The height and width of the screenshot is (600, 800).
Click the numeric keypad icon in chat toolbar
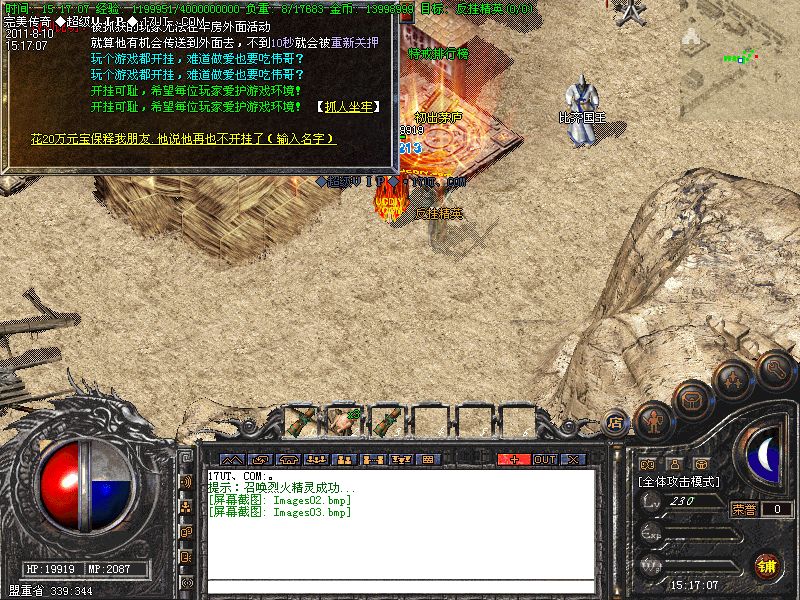click(428, 459)
